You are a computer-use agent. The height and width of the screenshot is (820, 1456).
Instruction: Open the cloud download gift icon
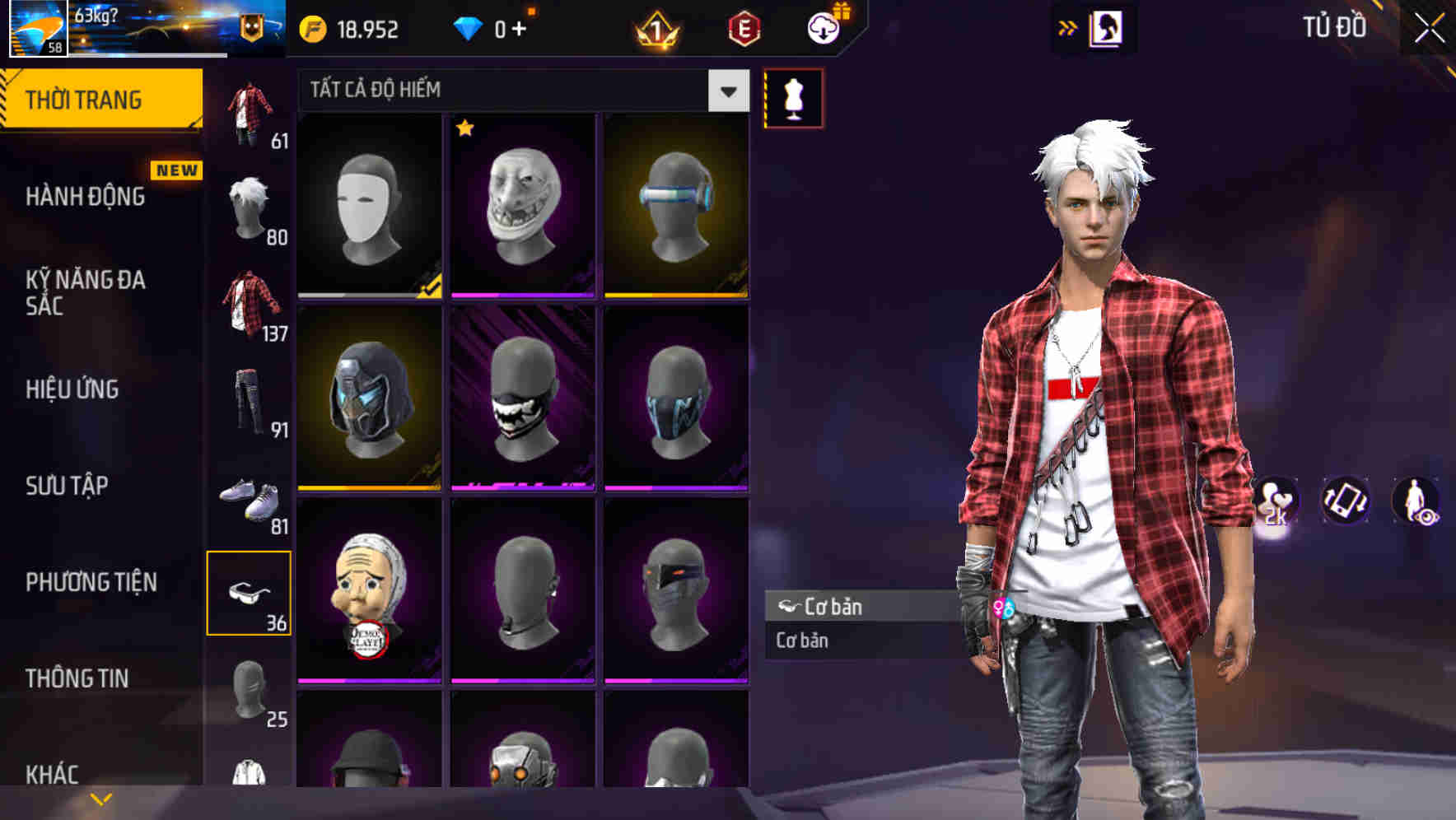click(822, 27)
